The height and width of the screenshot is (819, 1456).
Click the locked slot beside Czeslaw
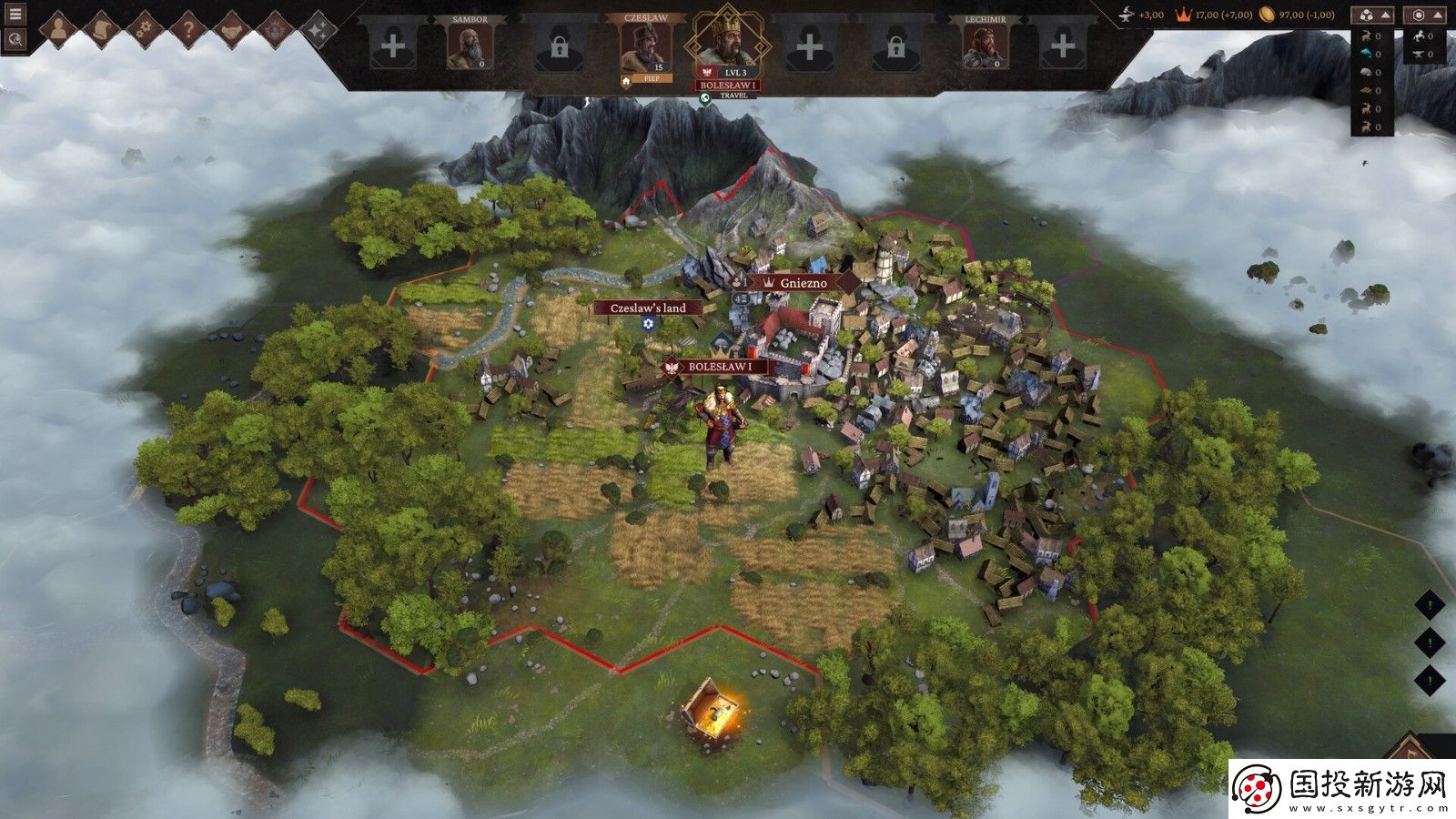559,47
